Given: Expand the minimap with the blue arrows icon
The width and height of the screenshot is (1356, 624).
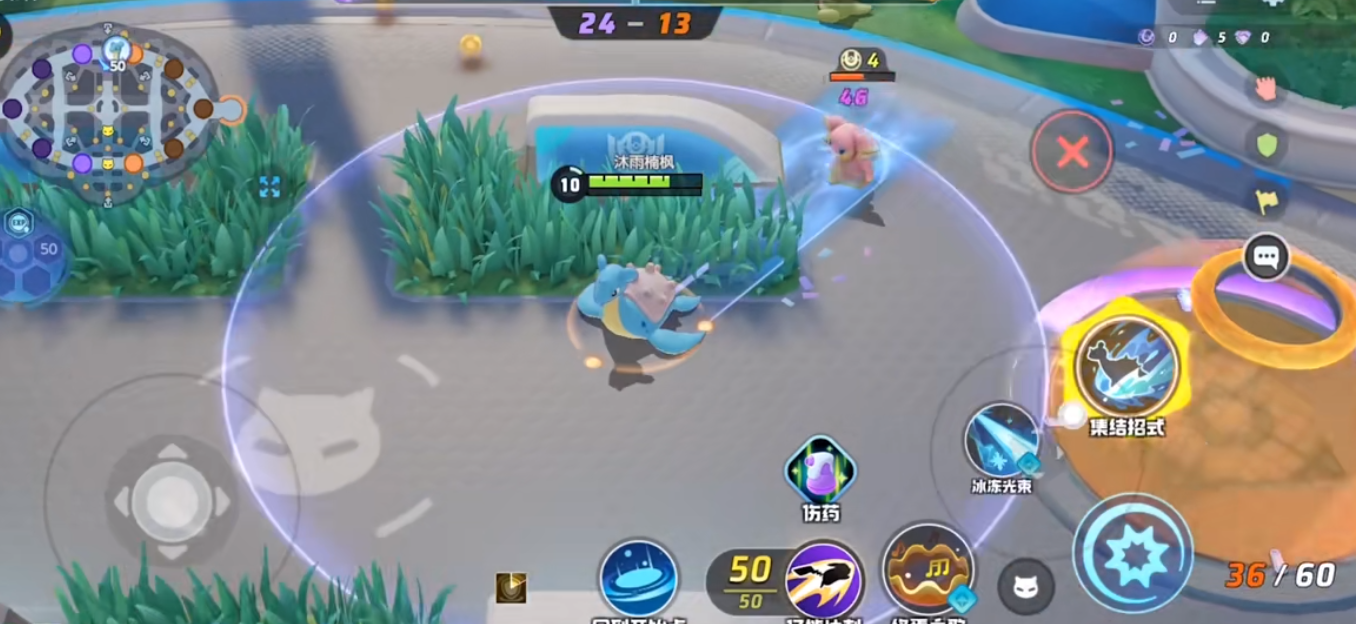Looking at the screenshot, I should click(x=269, y=186).
